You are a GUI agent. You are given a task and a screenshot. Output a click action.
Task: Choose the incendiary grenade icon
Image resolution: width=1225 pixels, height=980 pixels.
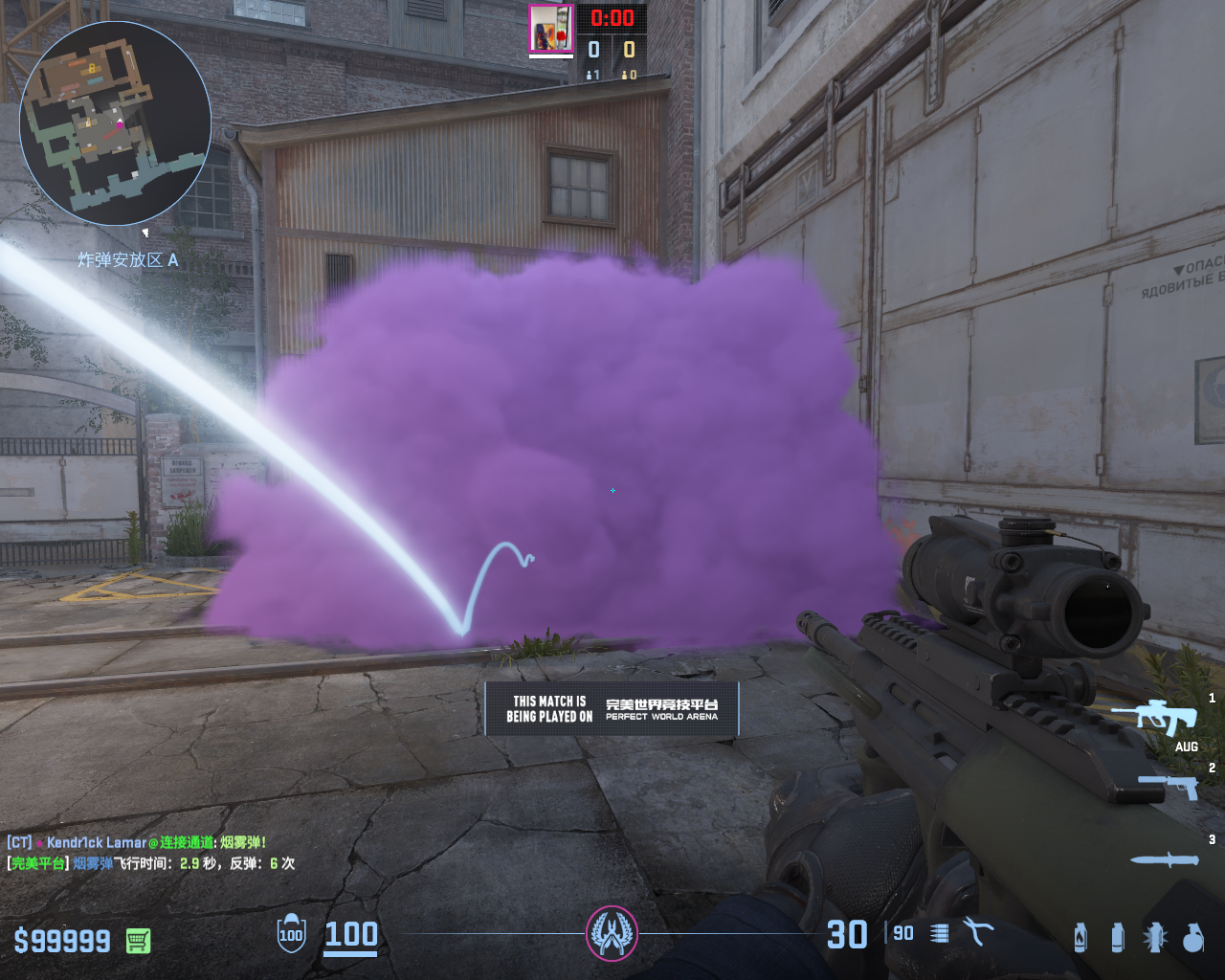coord(1080,937)
